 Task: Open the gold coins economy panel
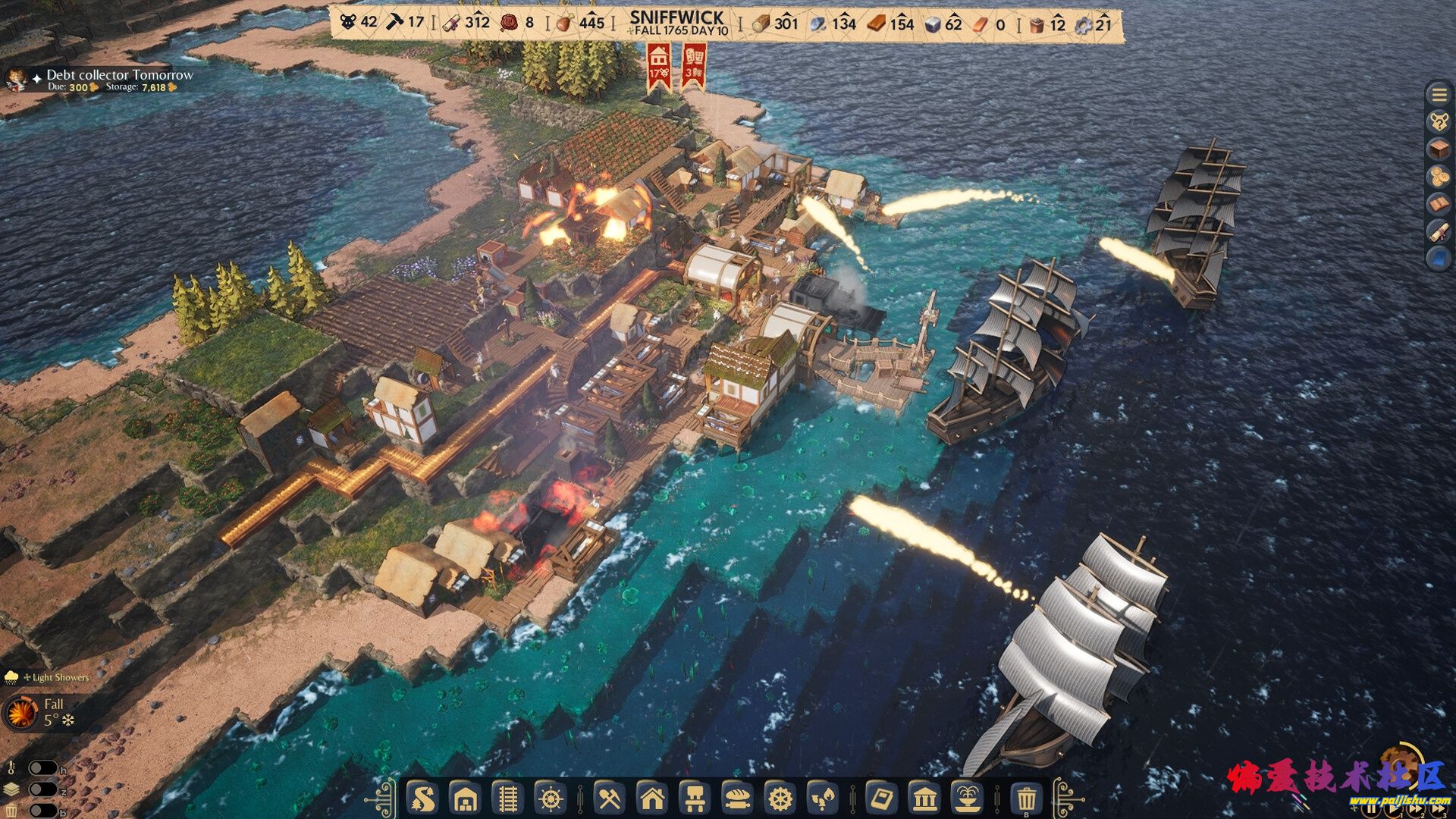1439,177
